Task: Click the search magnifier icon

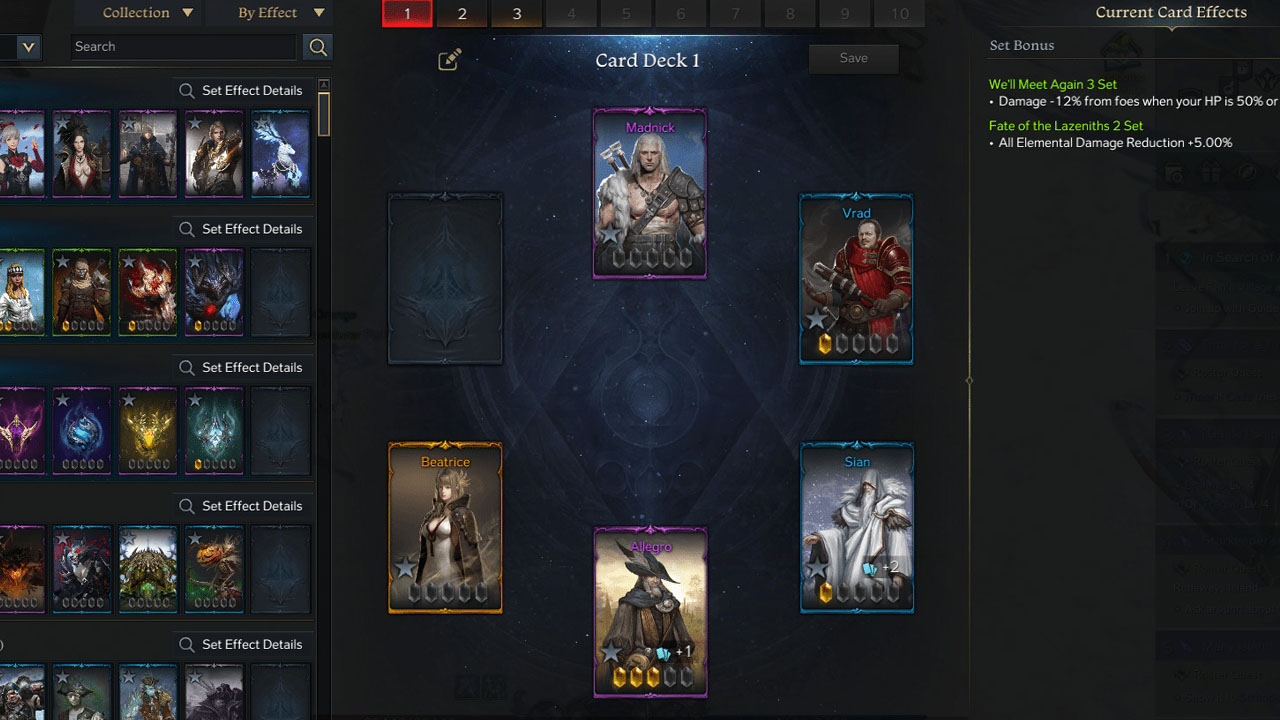Action: point(318,47)
